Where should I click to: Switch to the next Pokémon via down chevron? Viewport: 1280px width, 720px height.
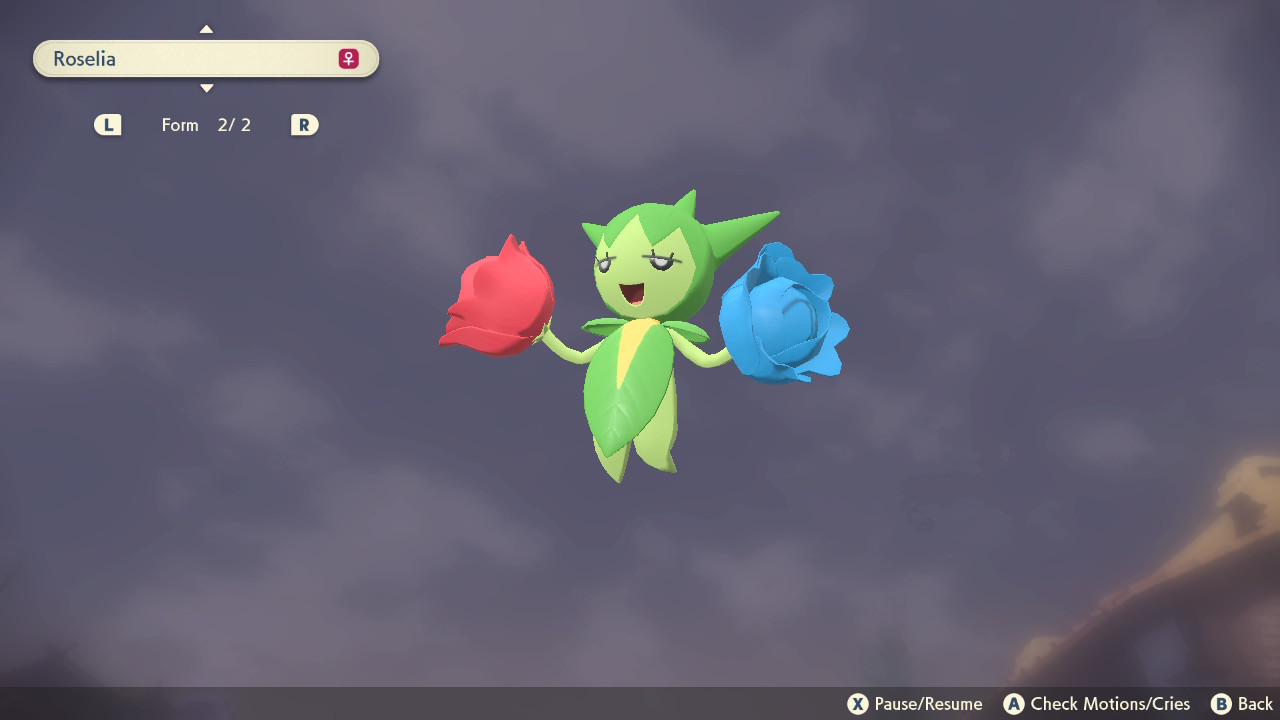click(206, 88)
